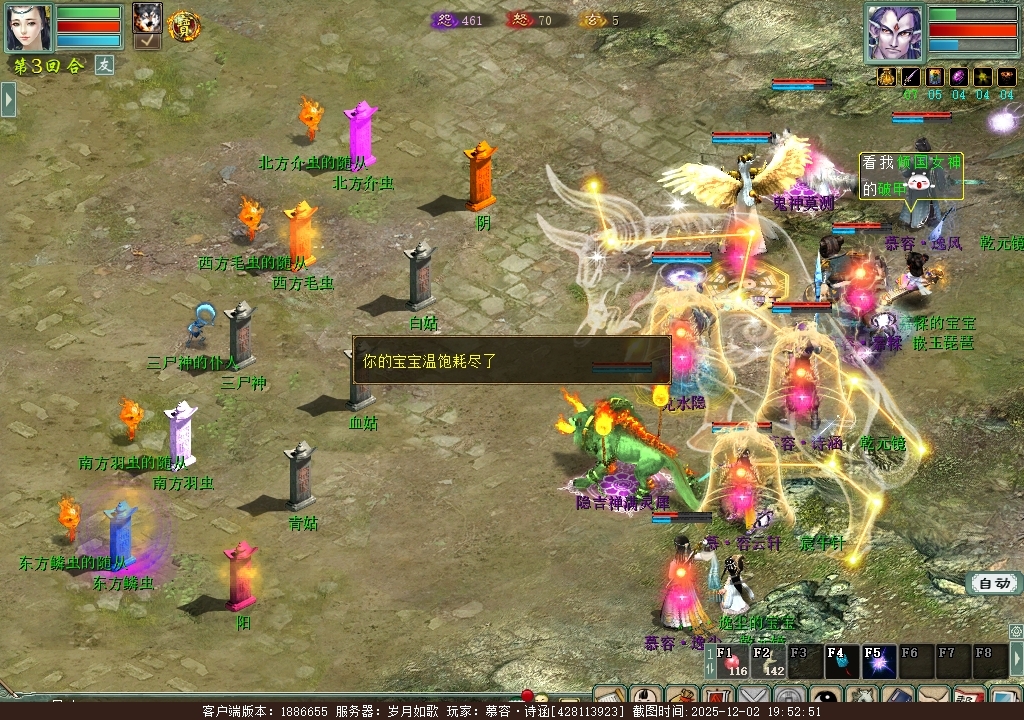1024x720 pixels.
Task: Select the sword buff icon
Action: (x=910, y=77)
